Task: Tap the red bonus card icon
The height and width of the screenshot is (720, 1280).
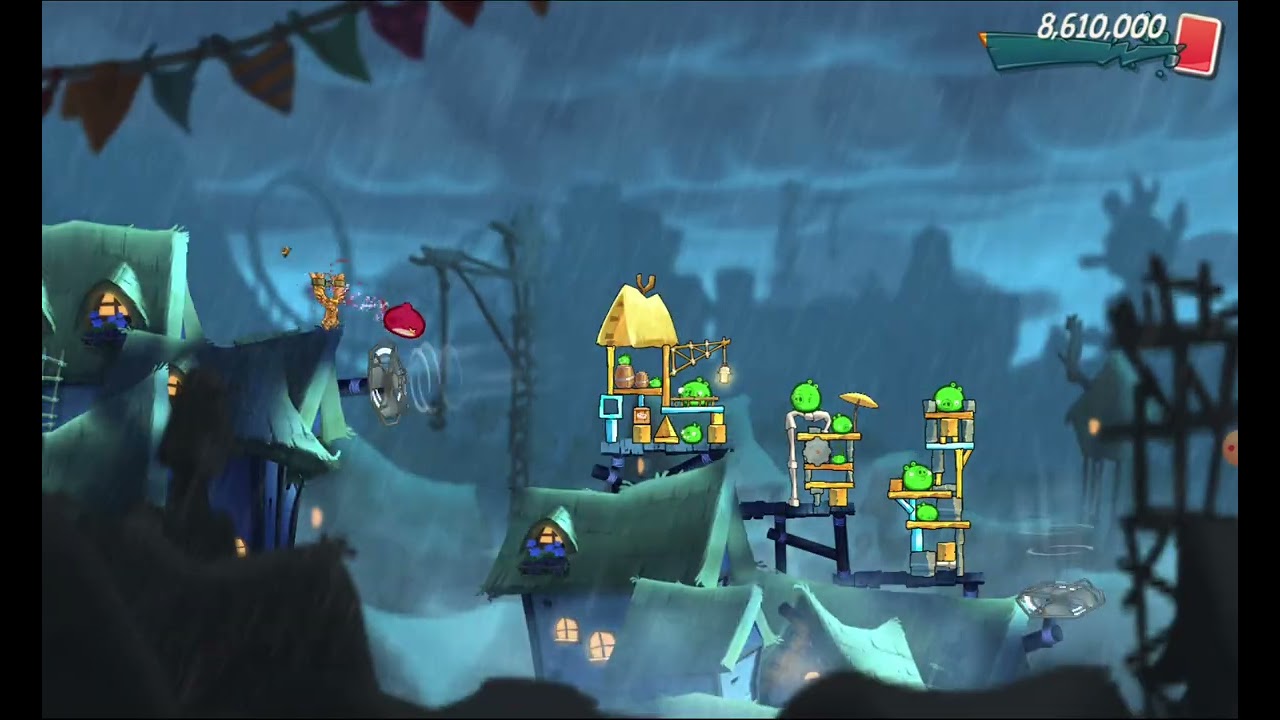Action: pos(1198,45)
